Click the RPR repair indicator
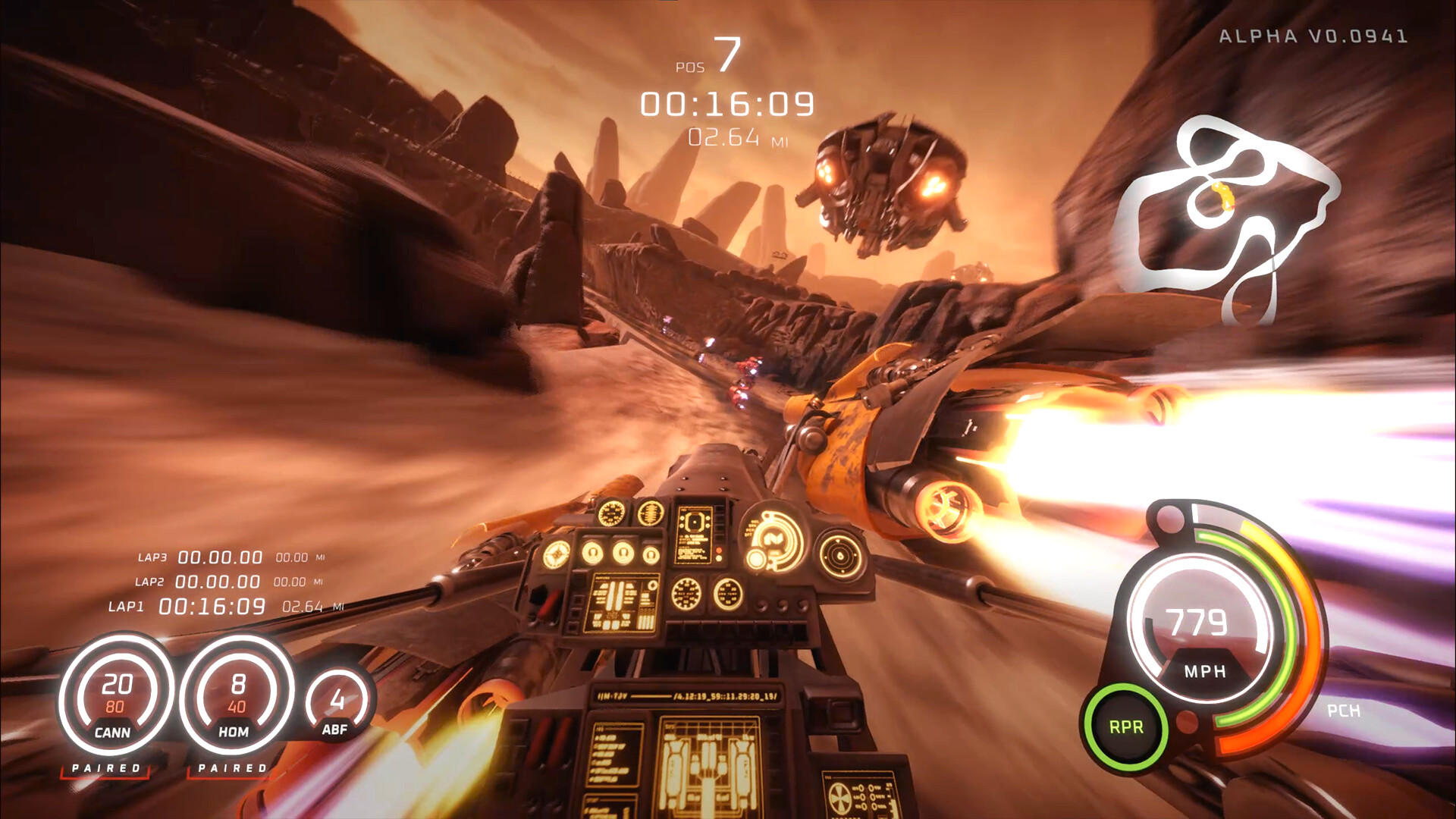 (1128, 726)
